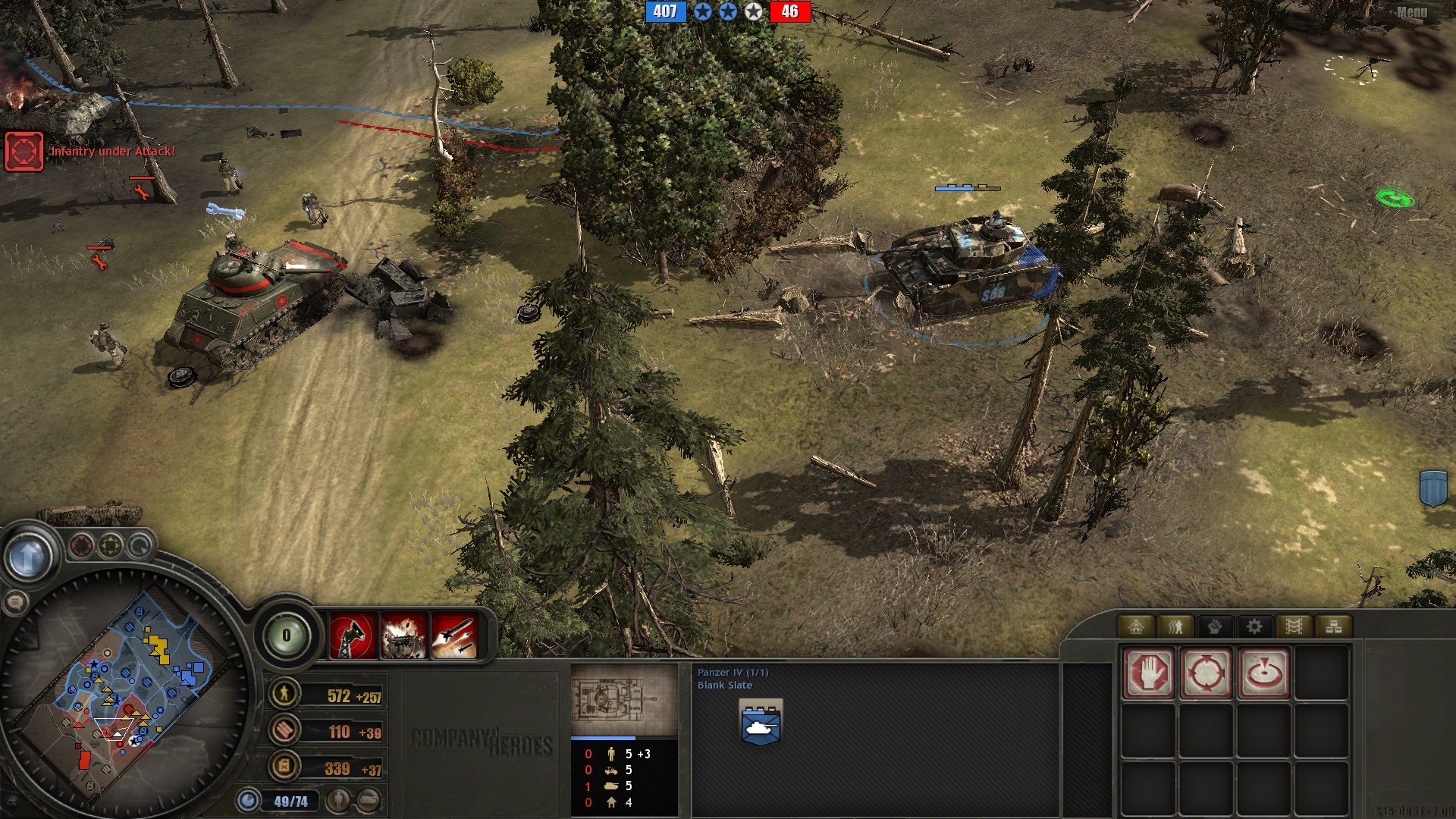1456x819 pixels.
Task: Switch to the headquarters house tab
Action: coord(1136,626)
